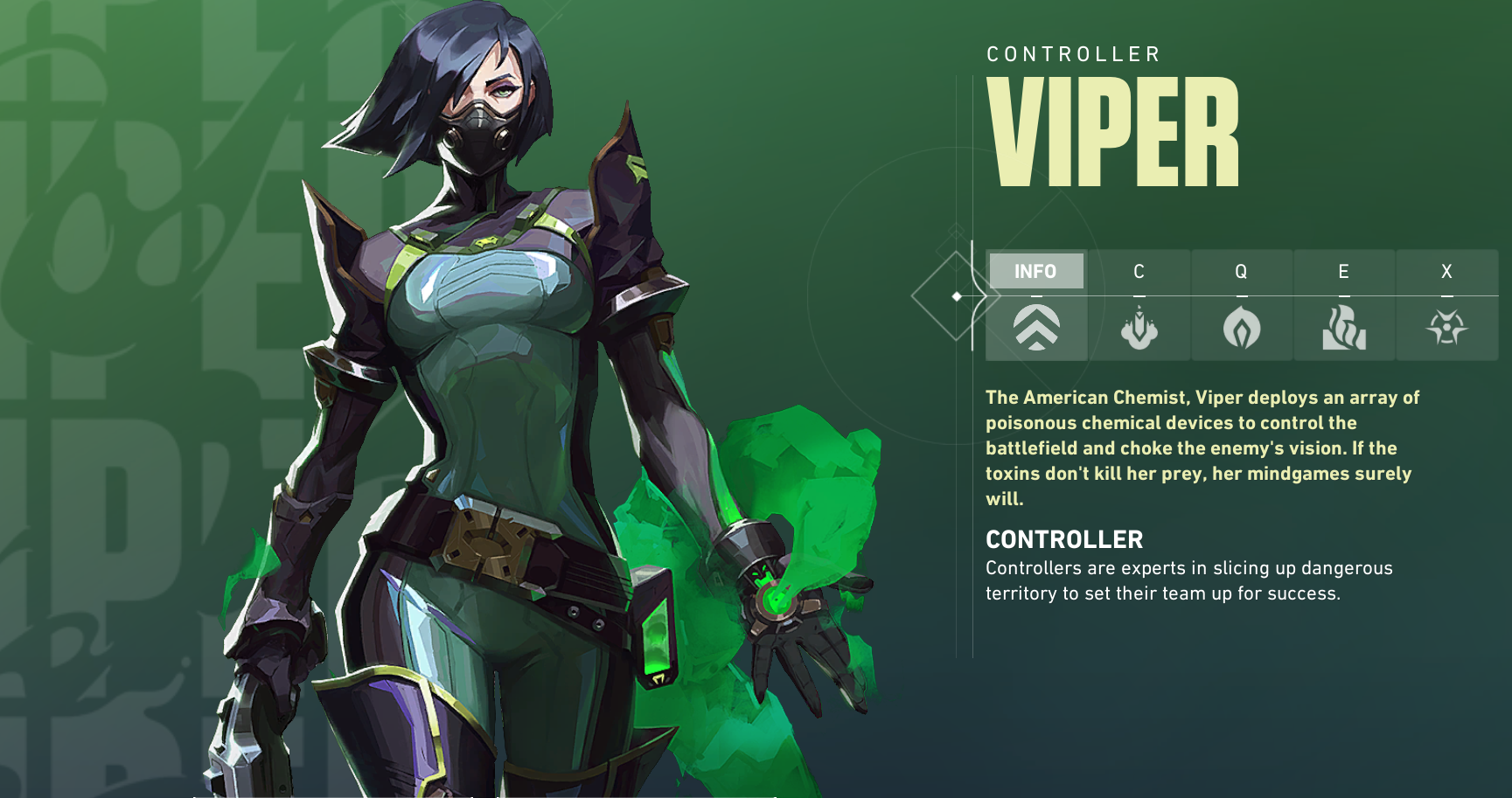Select the smoke-wall icon under the E key
1512x798 pixels.
pos(1344,330)
